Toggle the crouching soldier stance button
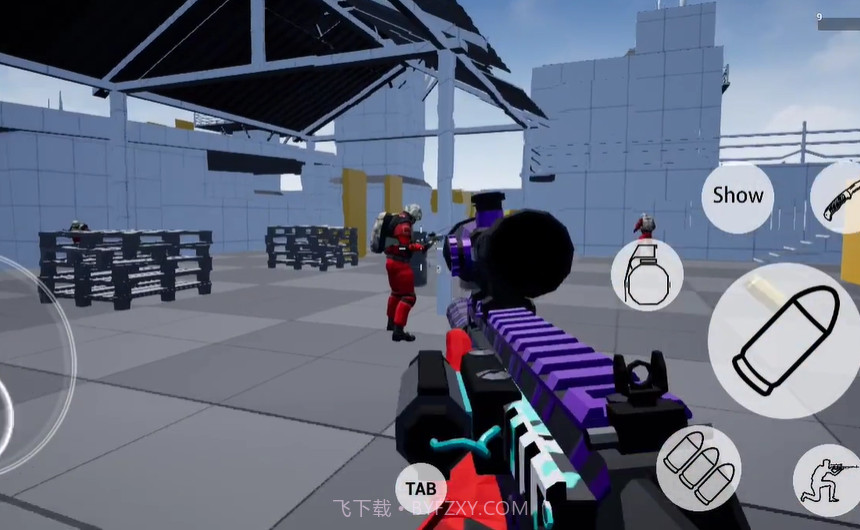Viewport: 860px width, 530px height. pyautogui.click(x=828, y=480)
